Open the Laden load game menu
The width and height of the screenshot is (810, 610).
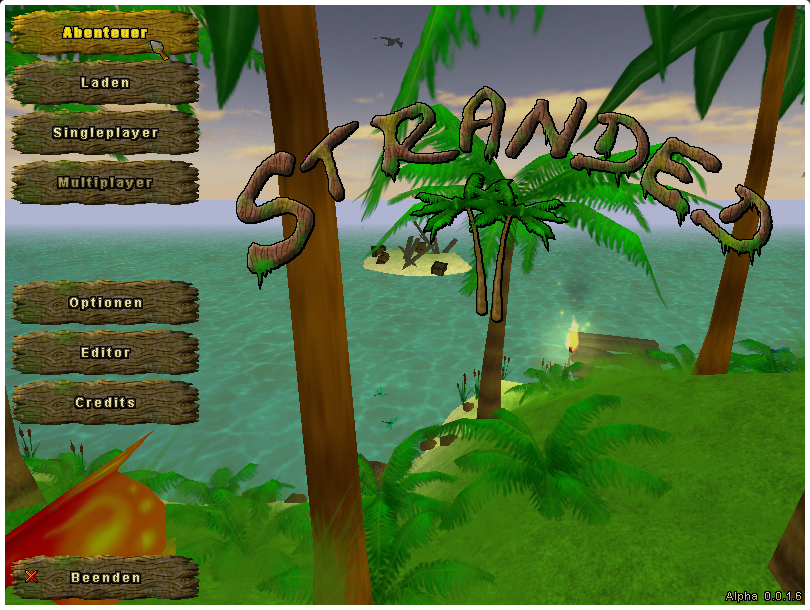click(104, 83)
